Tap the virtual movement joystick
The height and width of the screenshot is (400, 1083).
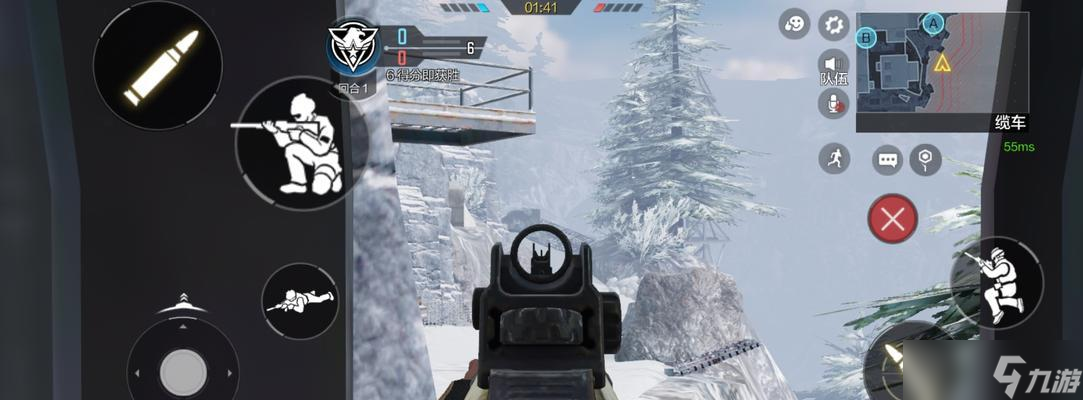point(183,372)
